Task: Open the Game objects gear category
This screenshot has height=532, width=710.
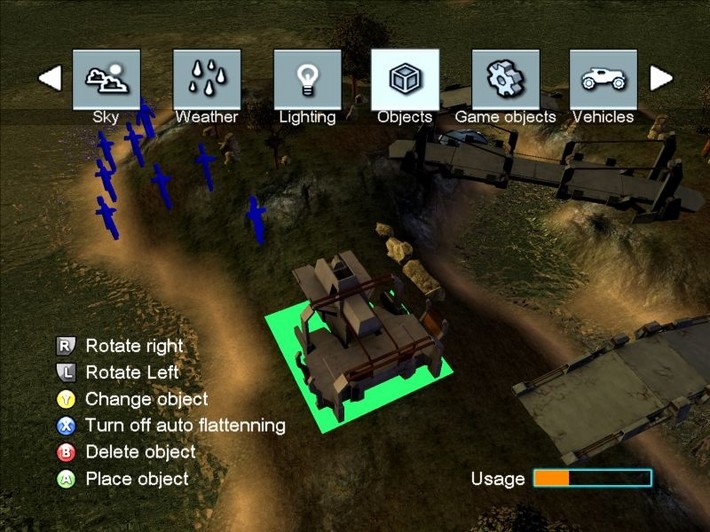Action: pyautogui.click(x=505, y=80)
